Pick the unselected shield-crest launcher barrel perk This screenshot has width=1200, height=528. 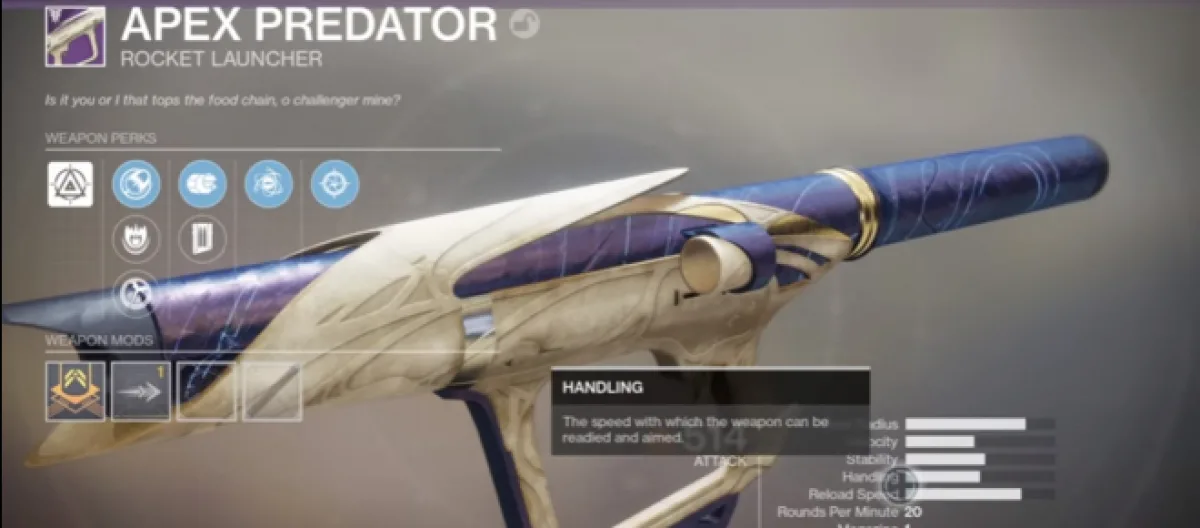tap(136, 238)
